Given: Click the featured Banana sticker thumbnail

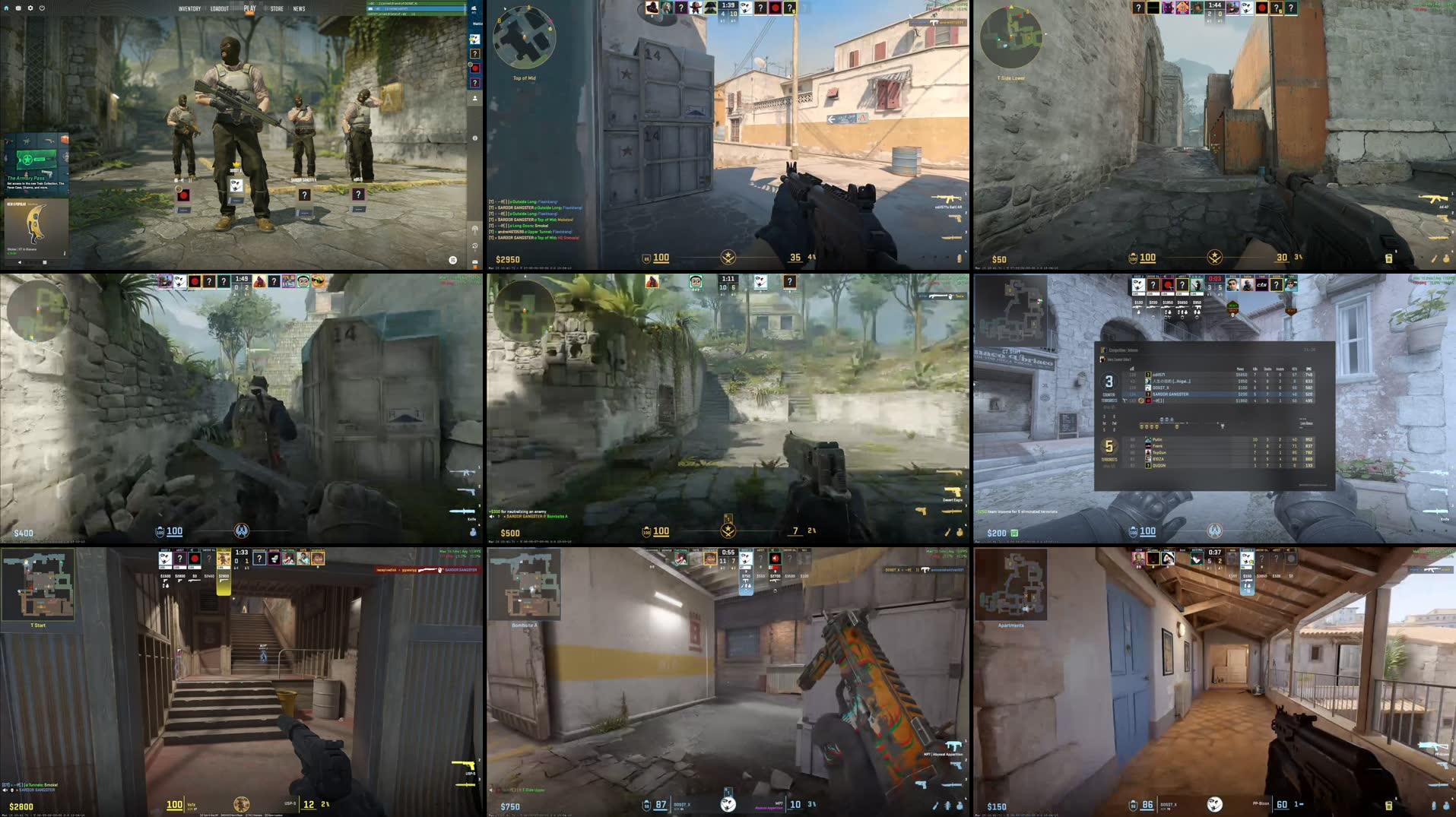Looking at the screenshot, I should pos(36,224).
